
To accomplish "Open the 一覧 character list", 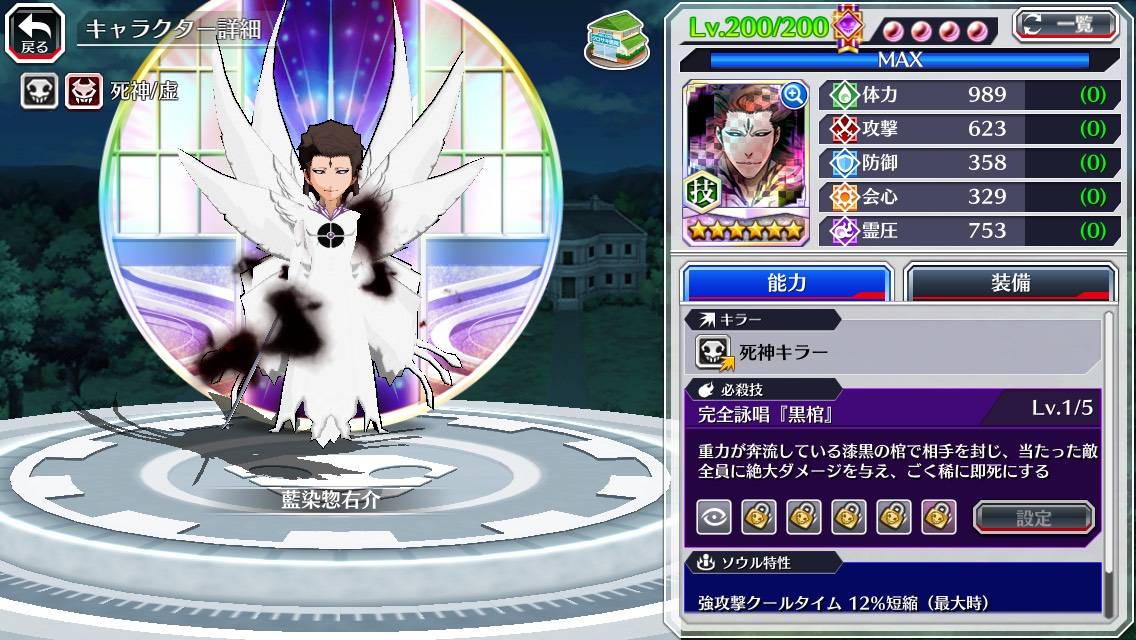I will pos(1065,24).
